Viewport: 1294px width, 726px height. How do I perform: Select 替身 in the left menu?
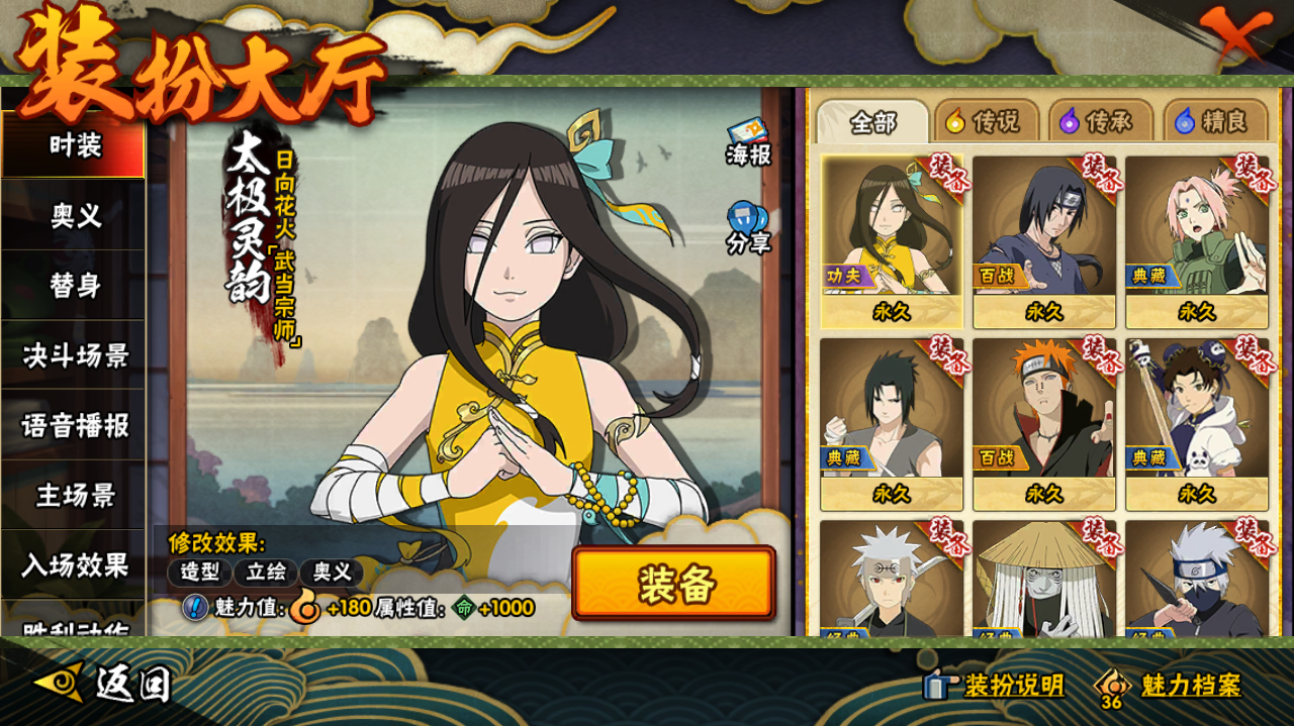75,285
